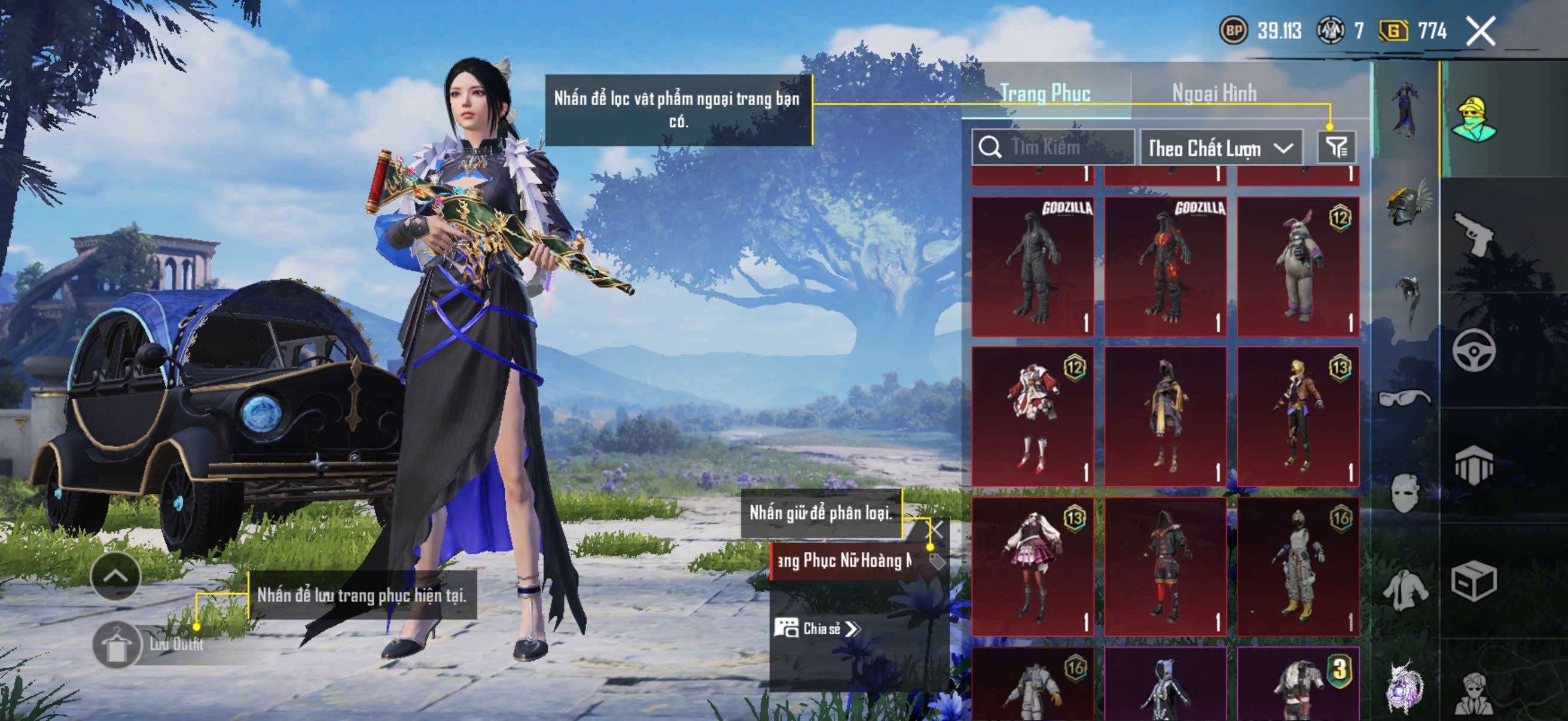The height and width of the screenshot is (721, 1568).
Task: Pick the rabbit-eared bunny suit outfit
Action: [1298, 267]
